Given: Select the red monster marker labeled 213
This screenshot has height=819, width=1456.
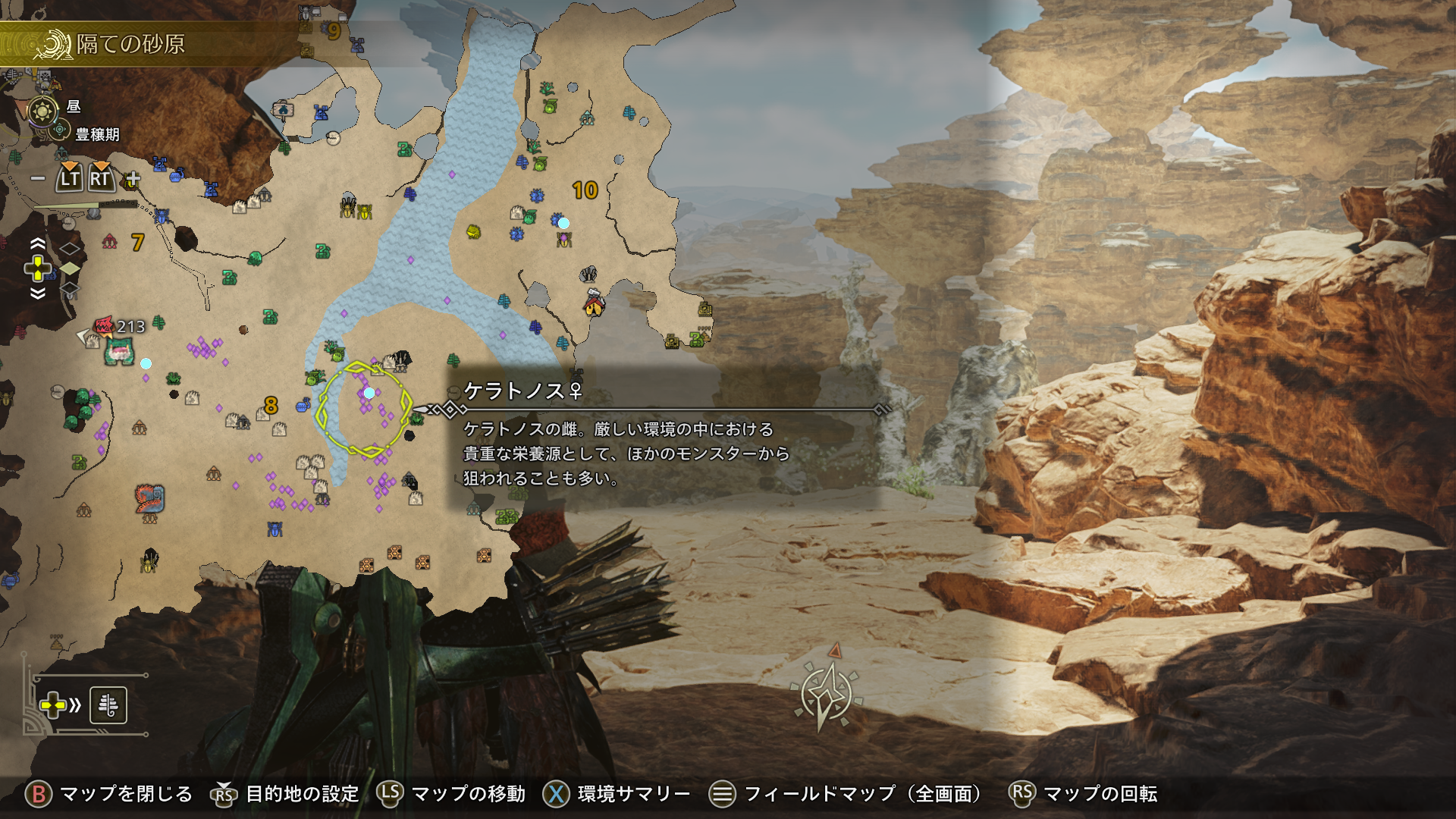Looking at the screenshot, I should [x=104, y=326].
